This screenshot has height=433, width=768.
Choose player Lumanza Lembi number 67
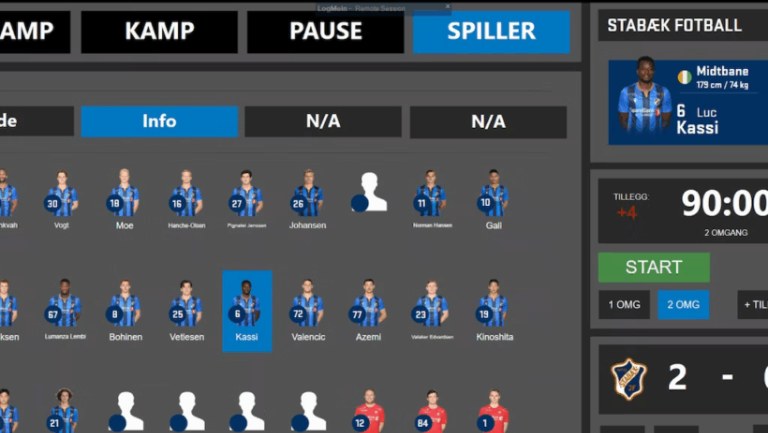[x=62, y=310]
